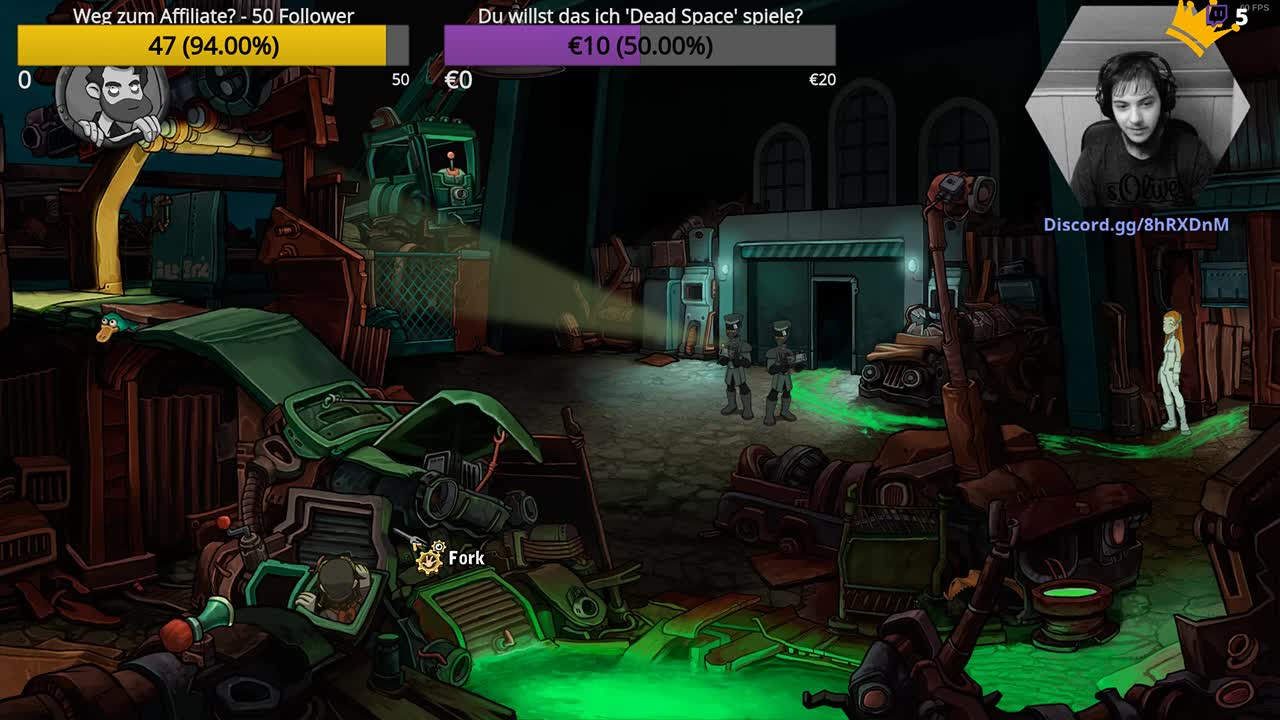
Task: Click the Discord.gg invite link text
Action: tap(1136, 225)
